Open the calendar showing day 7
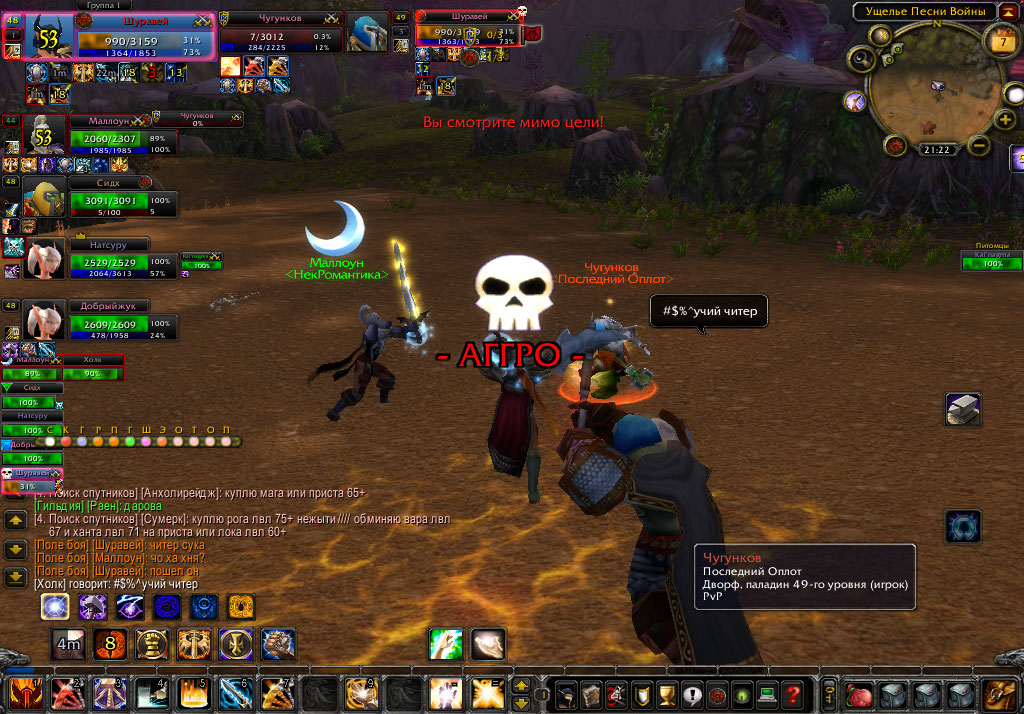The image size is (1024, 714). click(x=1002, y=39)
